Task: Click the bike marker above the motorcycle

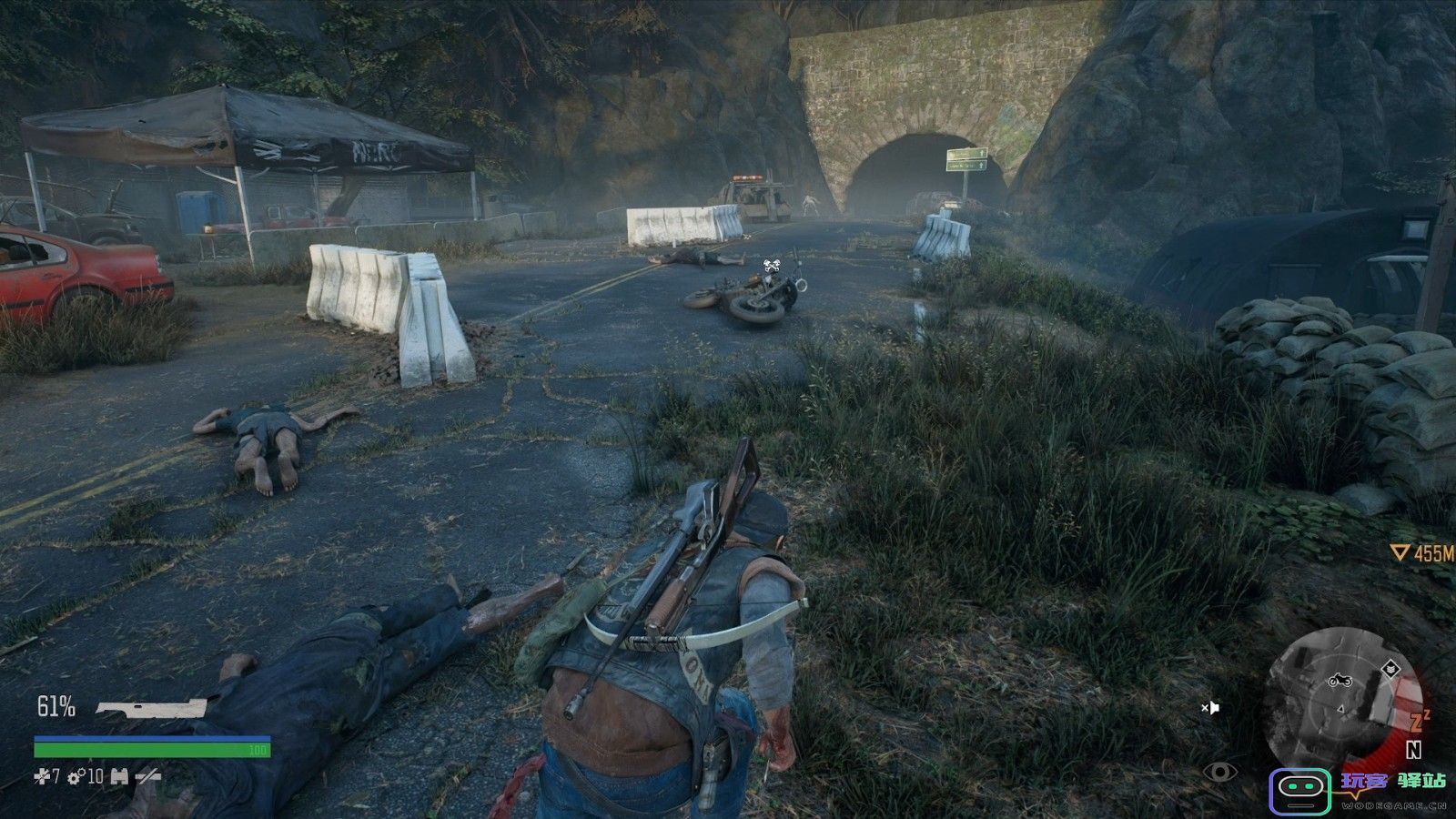Action: coord(772,266)
